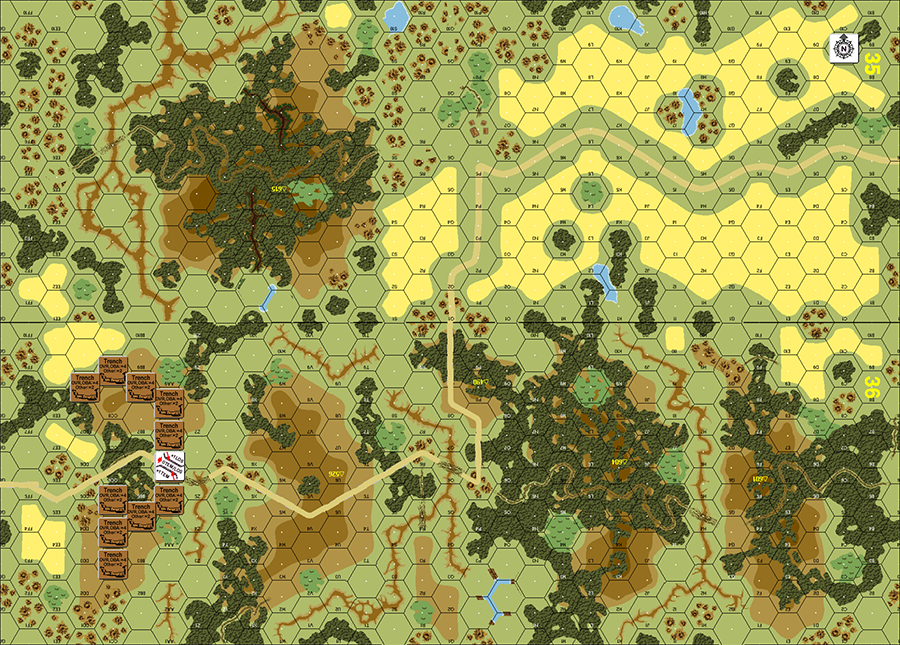
Task: Pick the Trench counter directly above the white counter
Action: (168, 435)
